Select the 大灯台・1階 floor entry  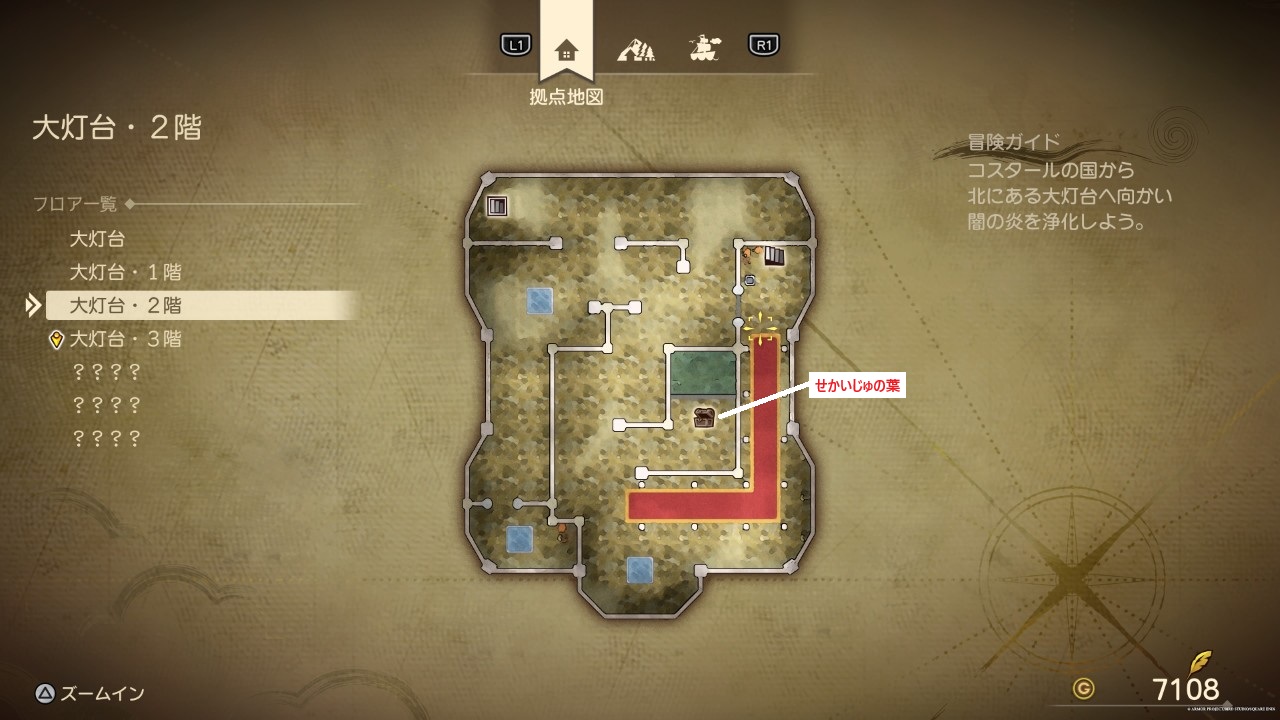click(125, 272)
